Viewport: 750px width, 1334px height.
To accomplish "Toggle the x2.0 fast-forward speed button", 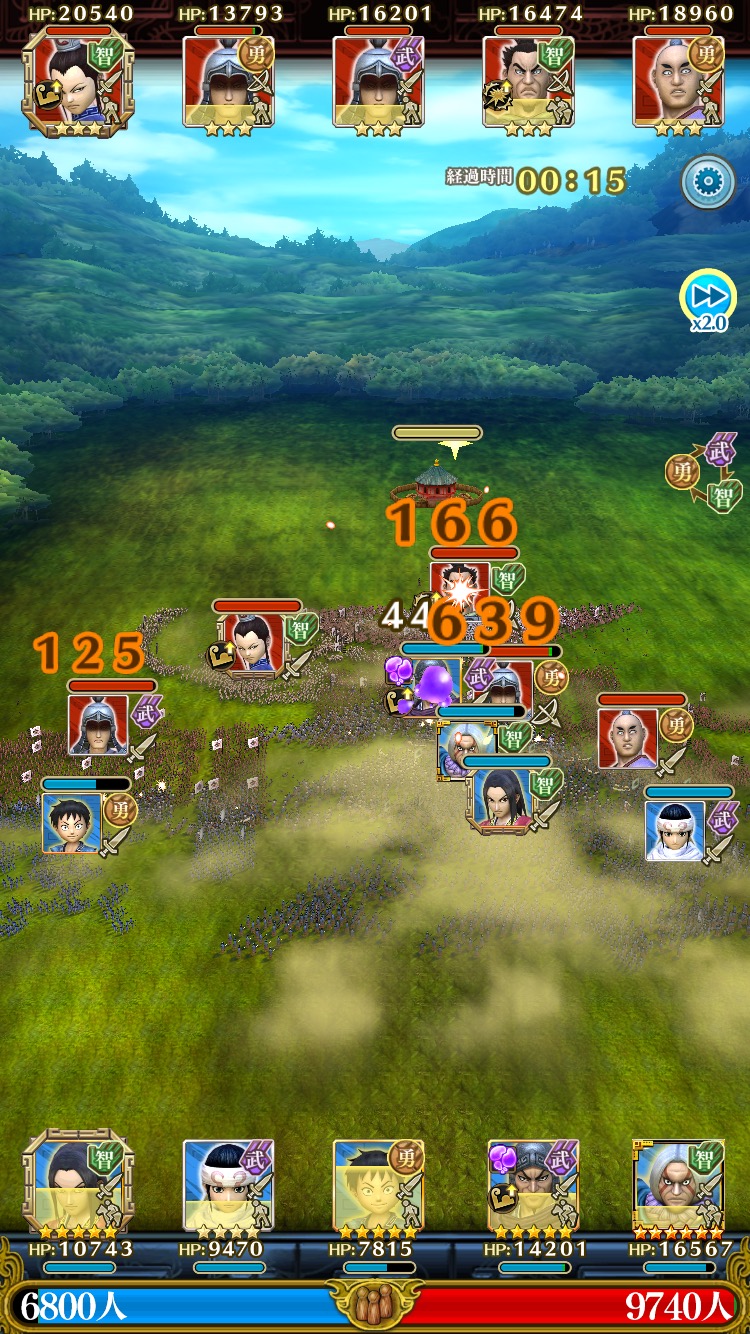I will click(708, 299).
